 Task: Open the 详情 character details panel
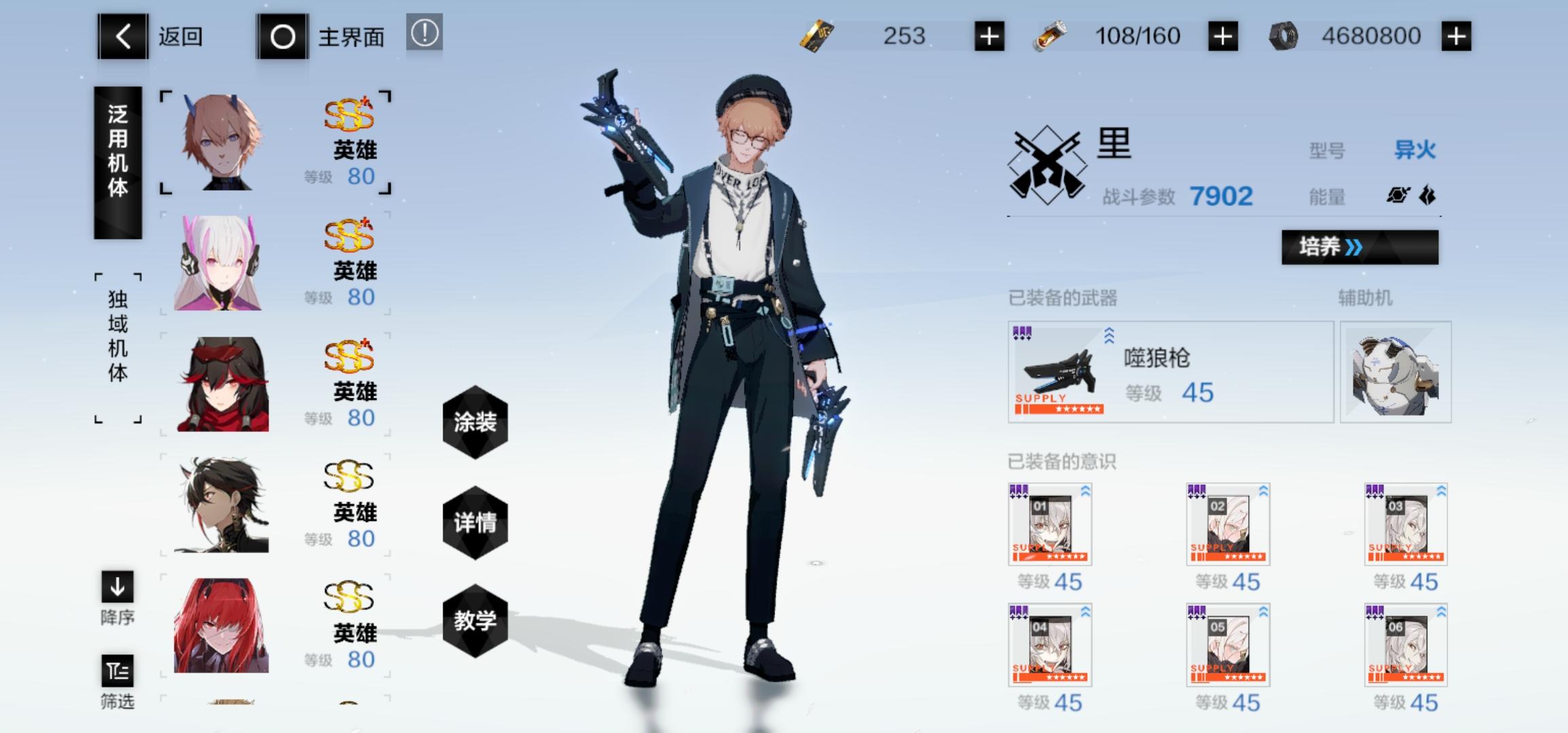475,523
